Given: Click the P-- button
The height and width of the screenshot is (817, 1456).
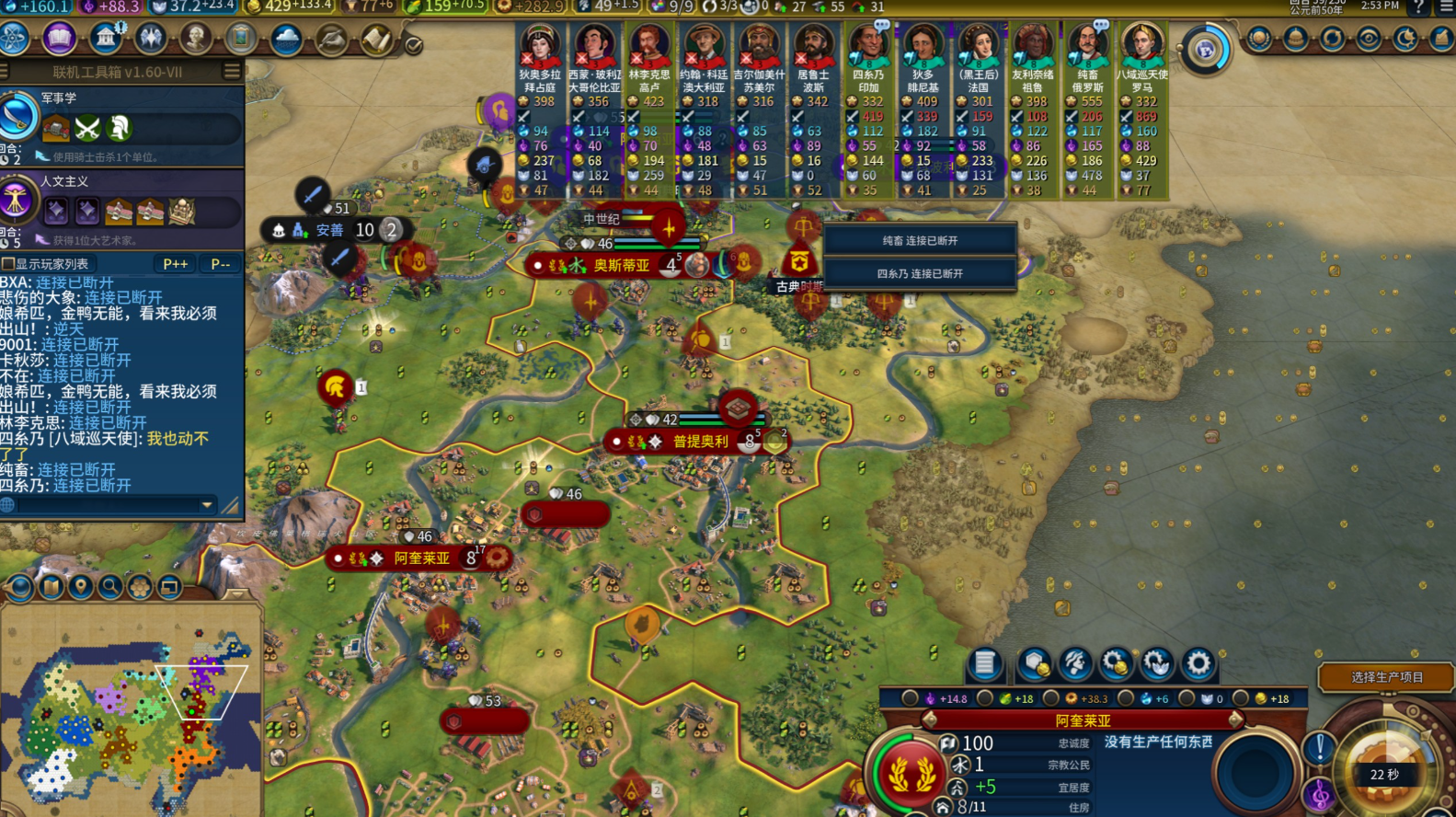Looking at the screenshot, I should click(221, 264).
